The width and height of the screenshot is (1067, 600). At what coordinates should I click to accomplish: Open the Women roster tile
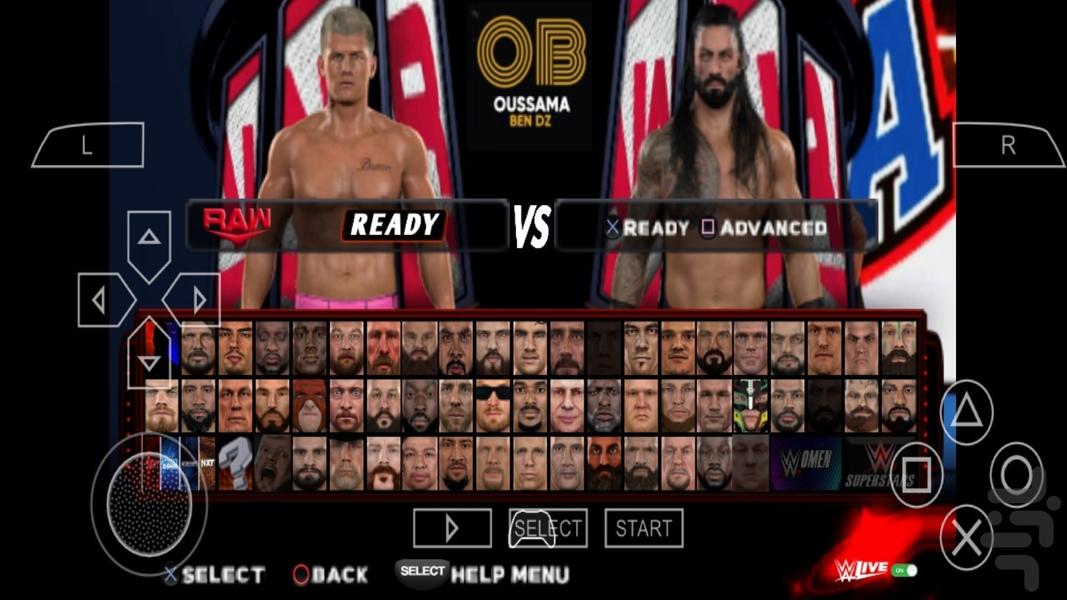click(805, 463)
